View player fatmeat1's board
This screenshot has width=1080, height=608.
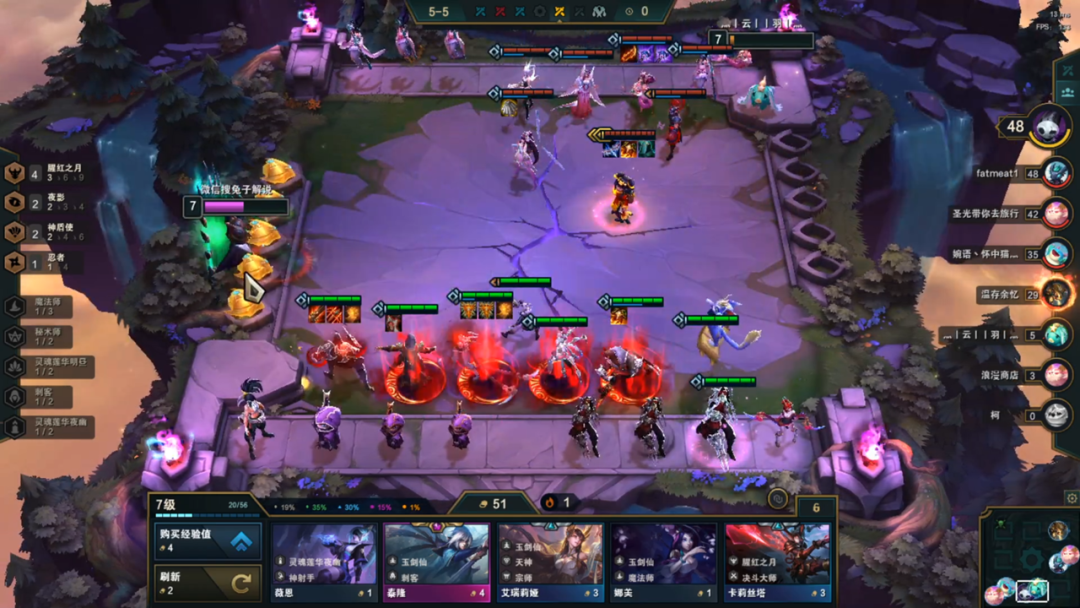[x=1056, y=173]
